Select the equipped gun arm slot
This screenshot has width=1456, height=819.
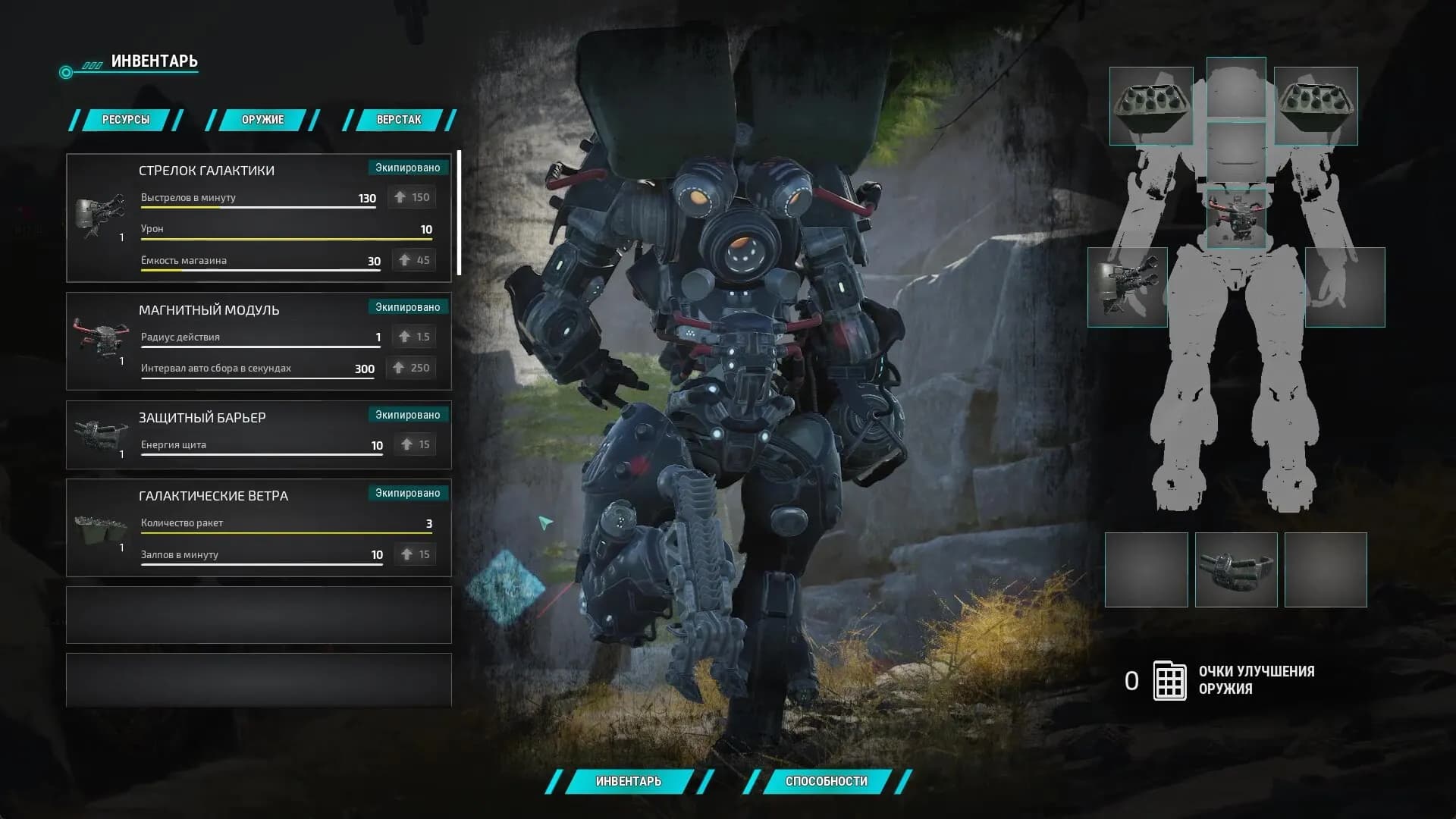1128,287
